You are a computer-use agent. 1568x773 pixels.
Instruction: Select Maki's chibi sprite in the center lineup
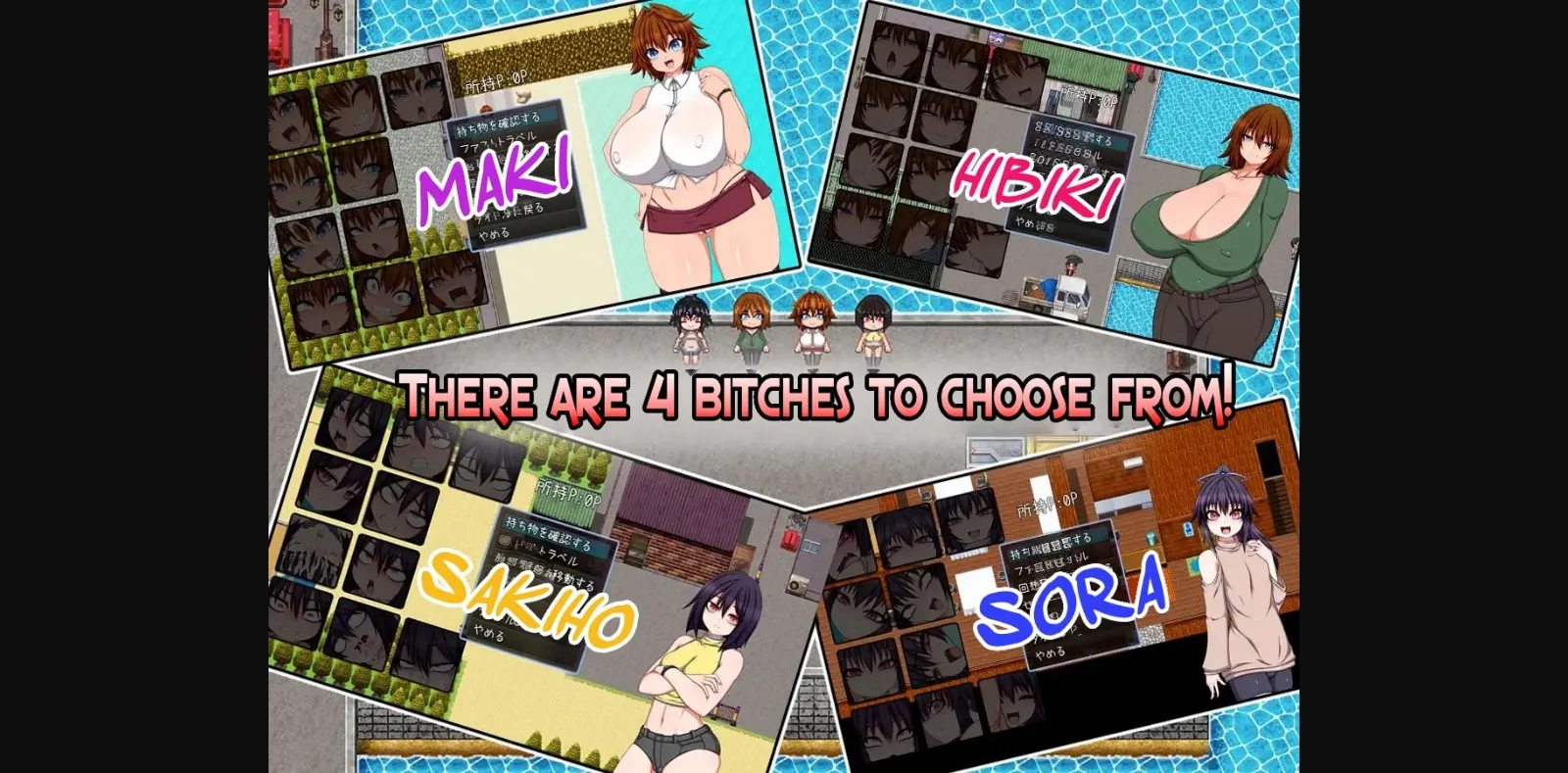(x=813, y=323)
